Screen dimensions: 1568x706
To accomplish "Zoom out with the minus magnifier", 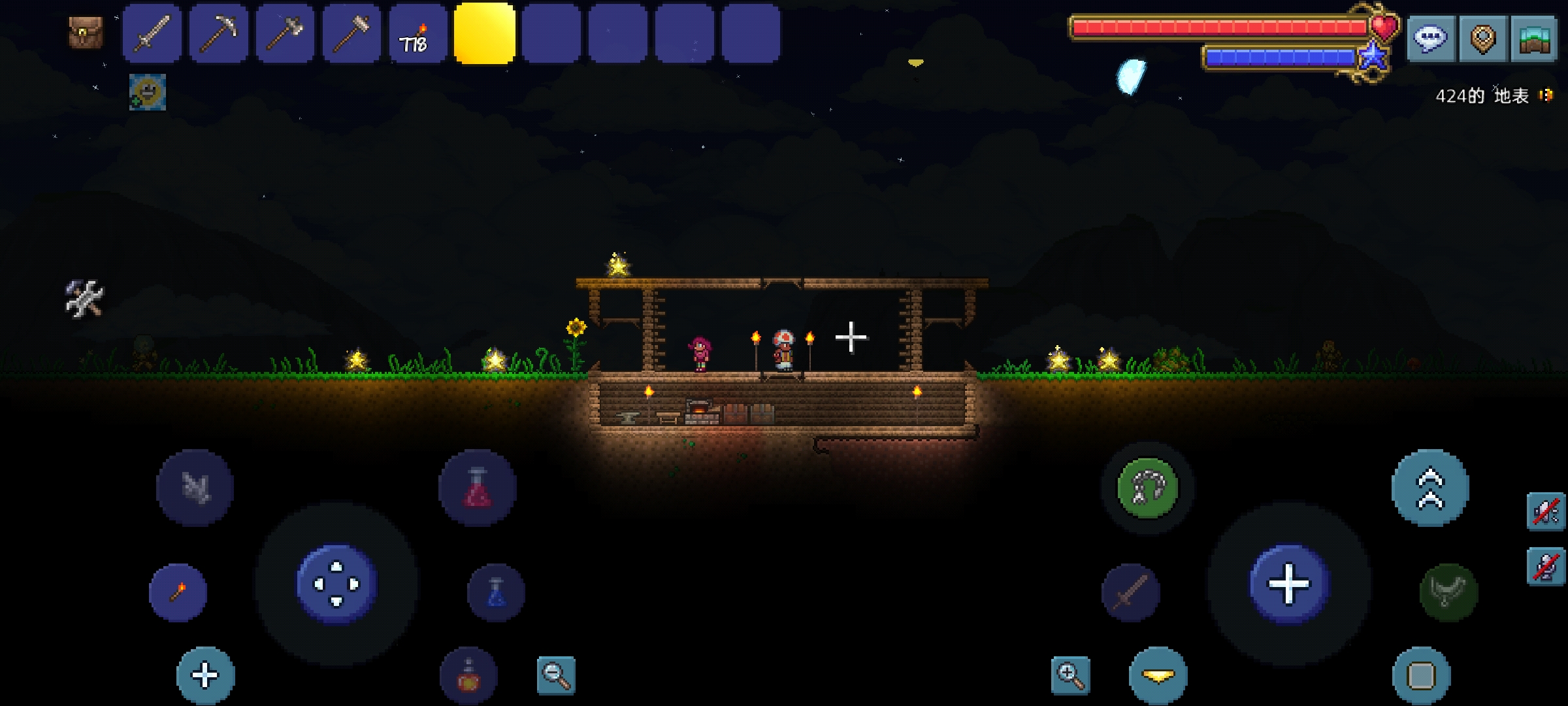I will point(556,675).
